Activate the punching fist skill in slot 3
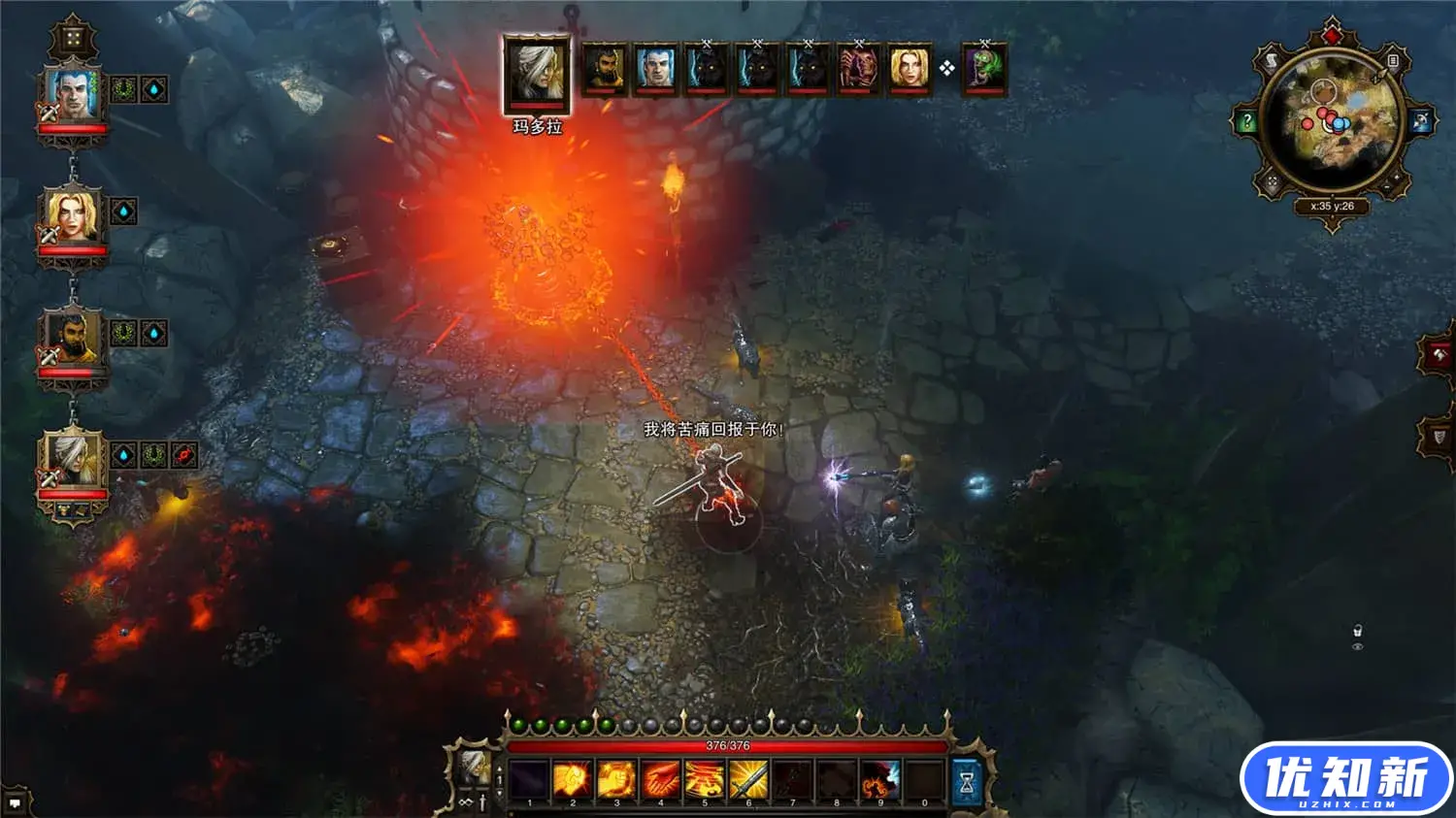This screenshot has height=818, width=1456. pos(616,780)
